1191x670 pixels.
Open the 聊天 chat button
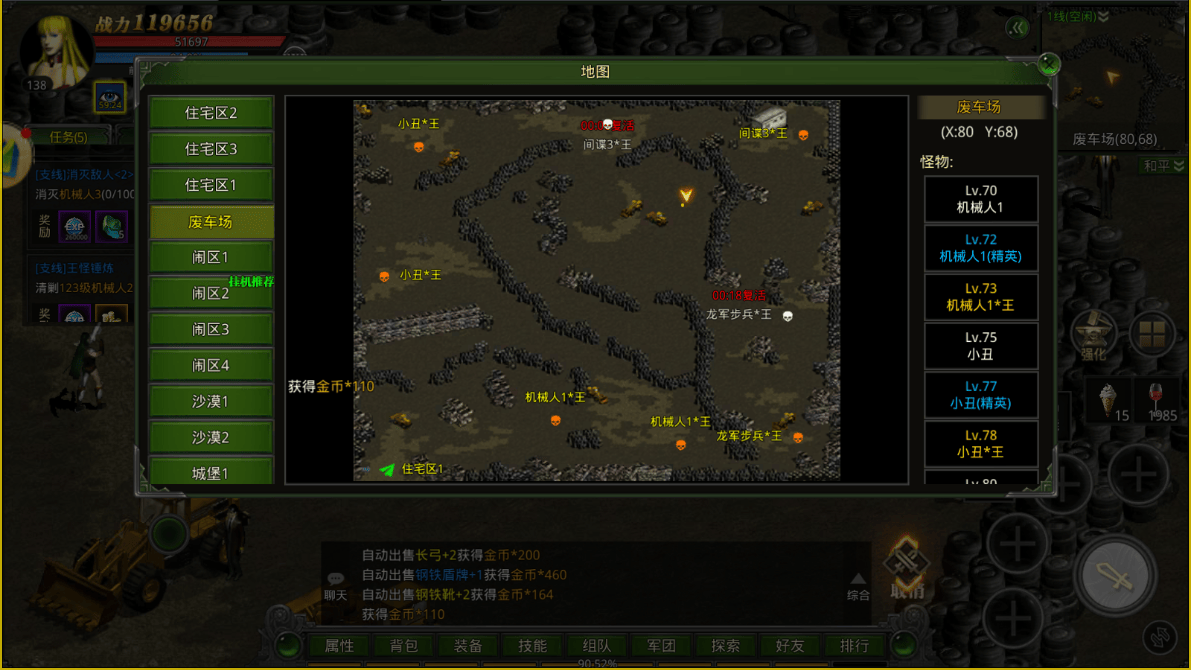[x=335, y=586]
